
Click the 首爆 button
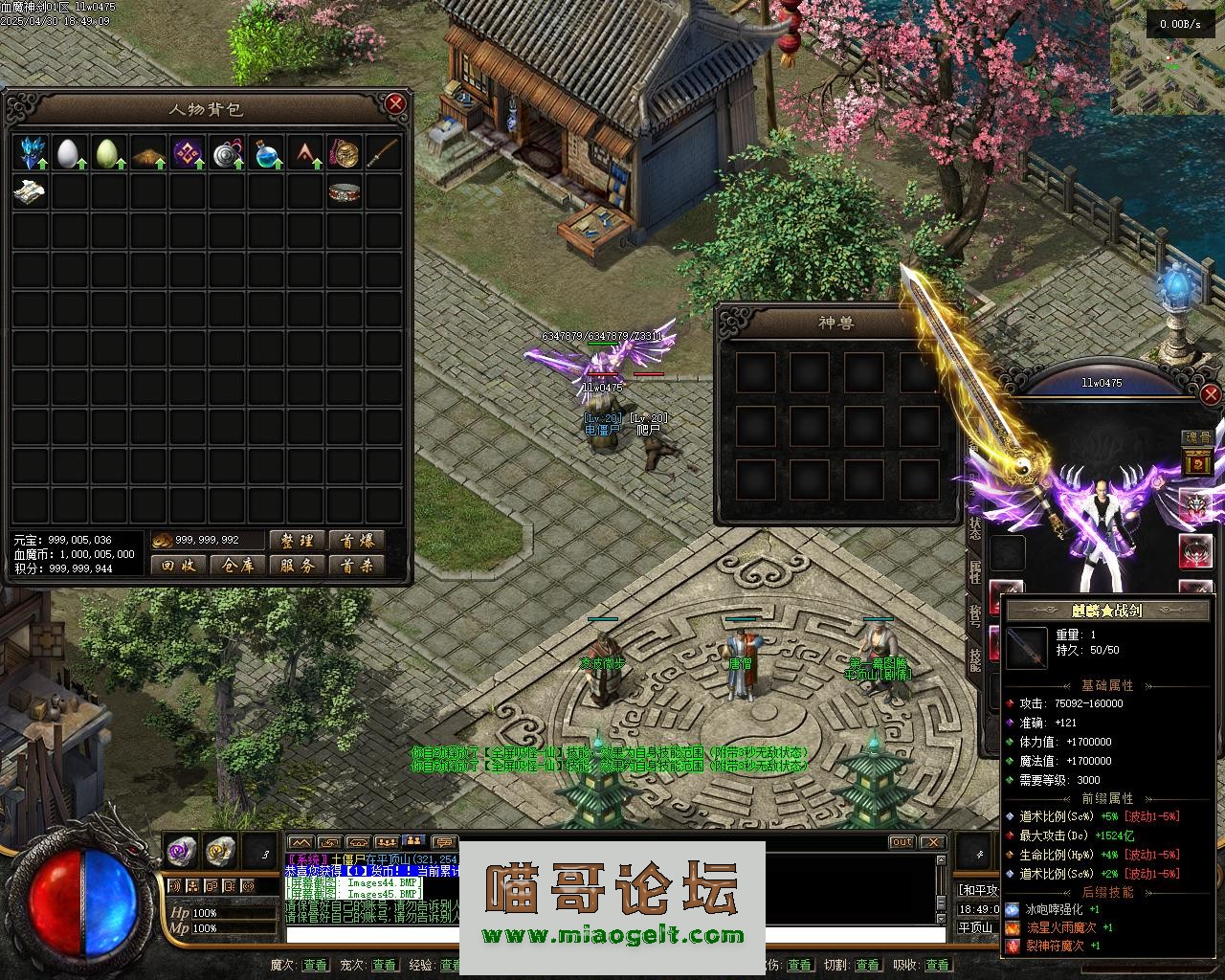(x=356, y=541)
